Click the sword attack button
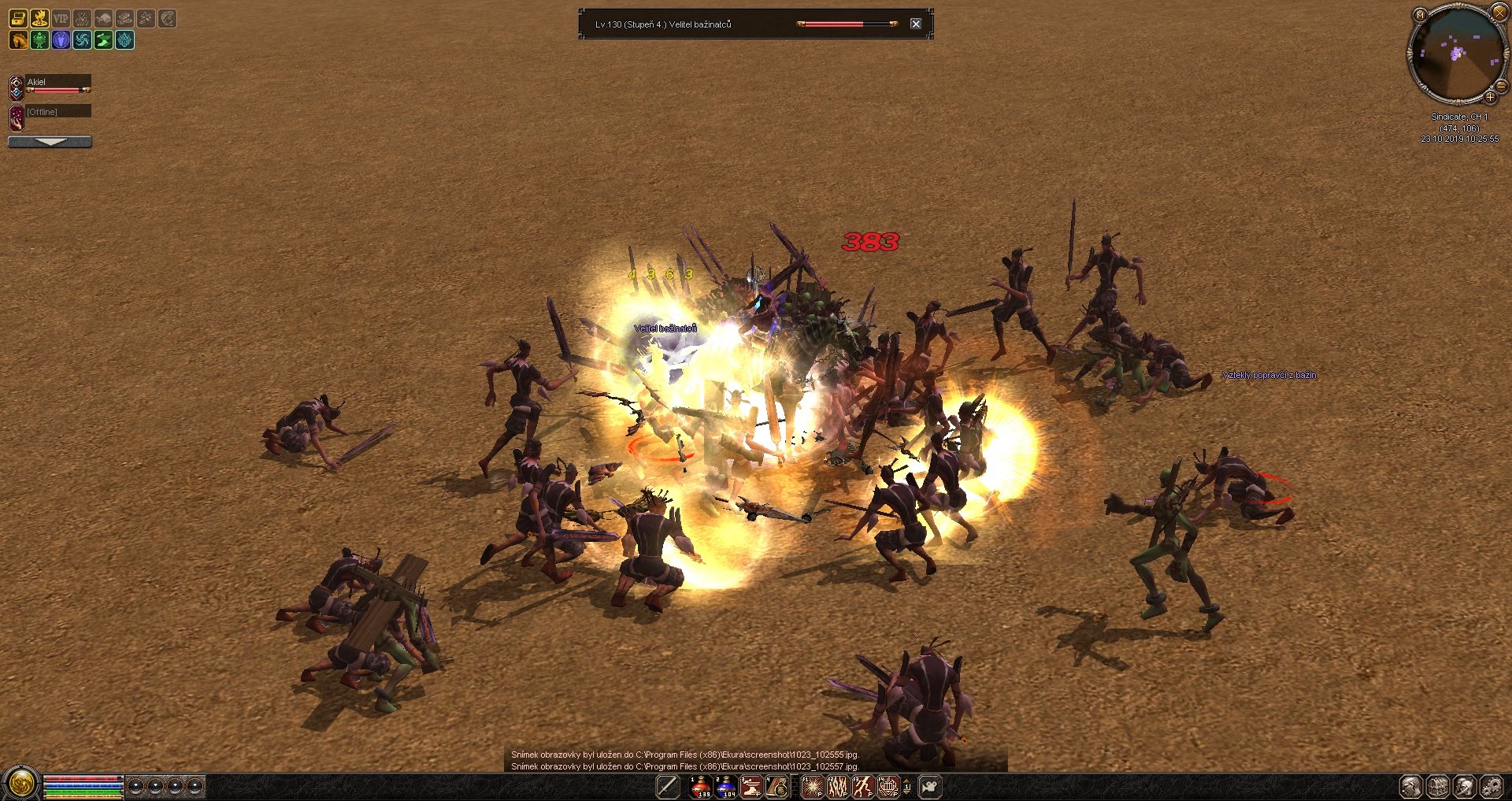The width and height of the screenshot is (1512, 801). 668,786
